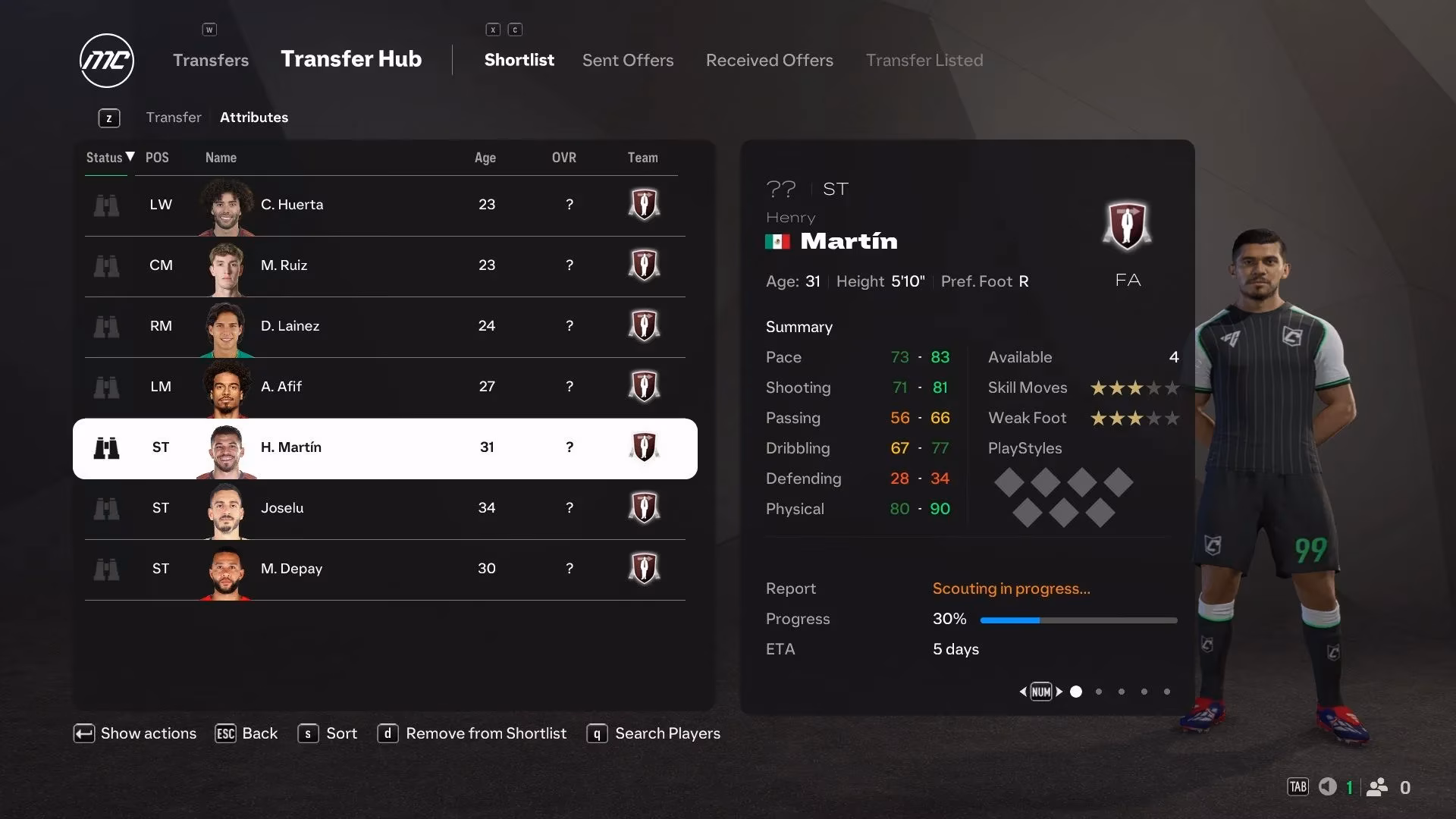Switch to the Received Offers tab
Screen dimensions: 1456x819
pos(769,60)
